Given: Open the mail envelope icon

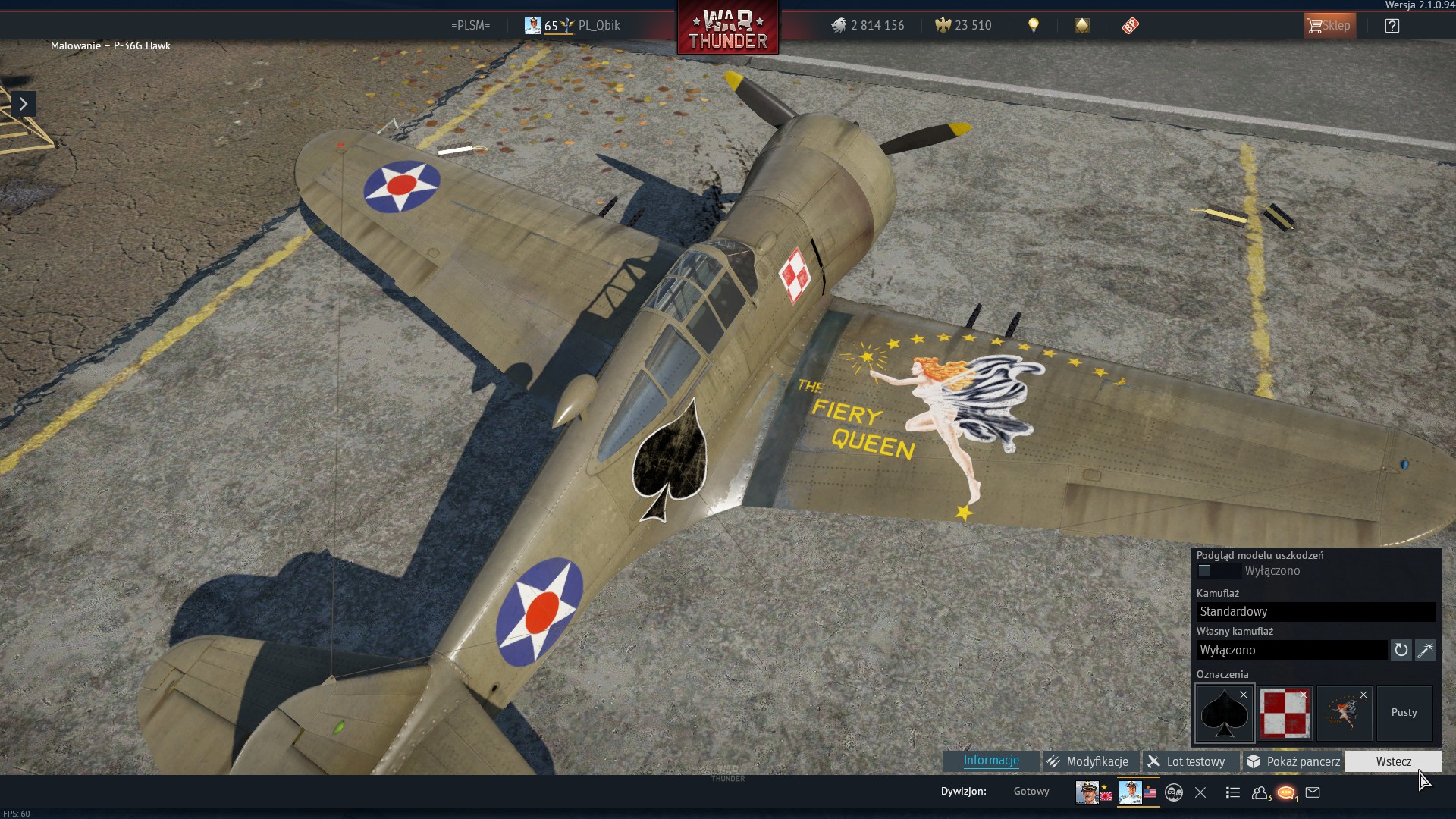Looking at the screenshot, I should point(1313,793).
